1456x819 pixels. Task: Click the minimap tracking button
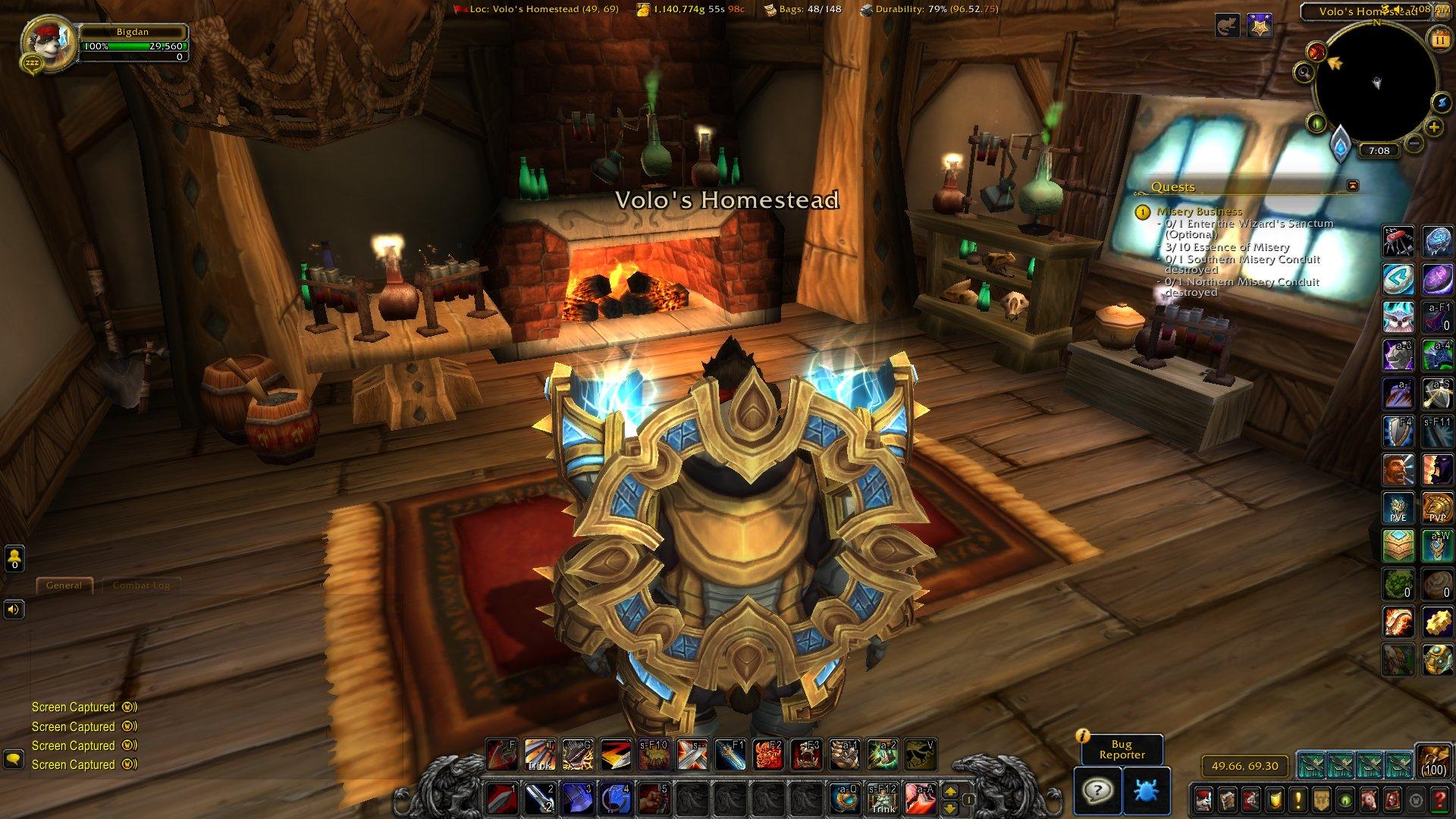click(1304, 73)
